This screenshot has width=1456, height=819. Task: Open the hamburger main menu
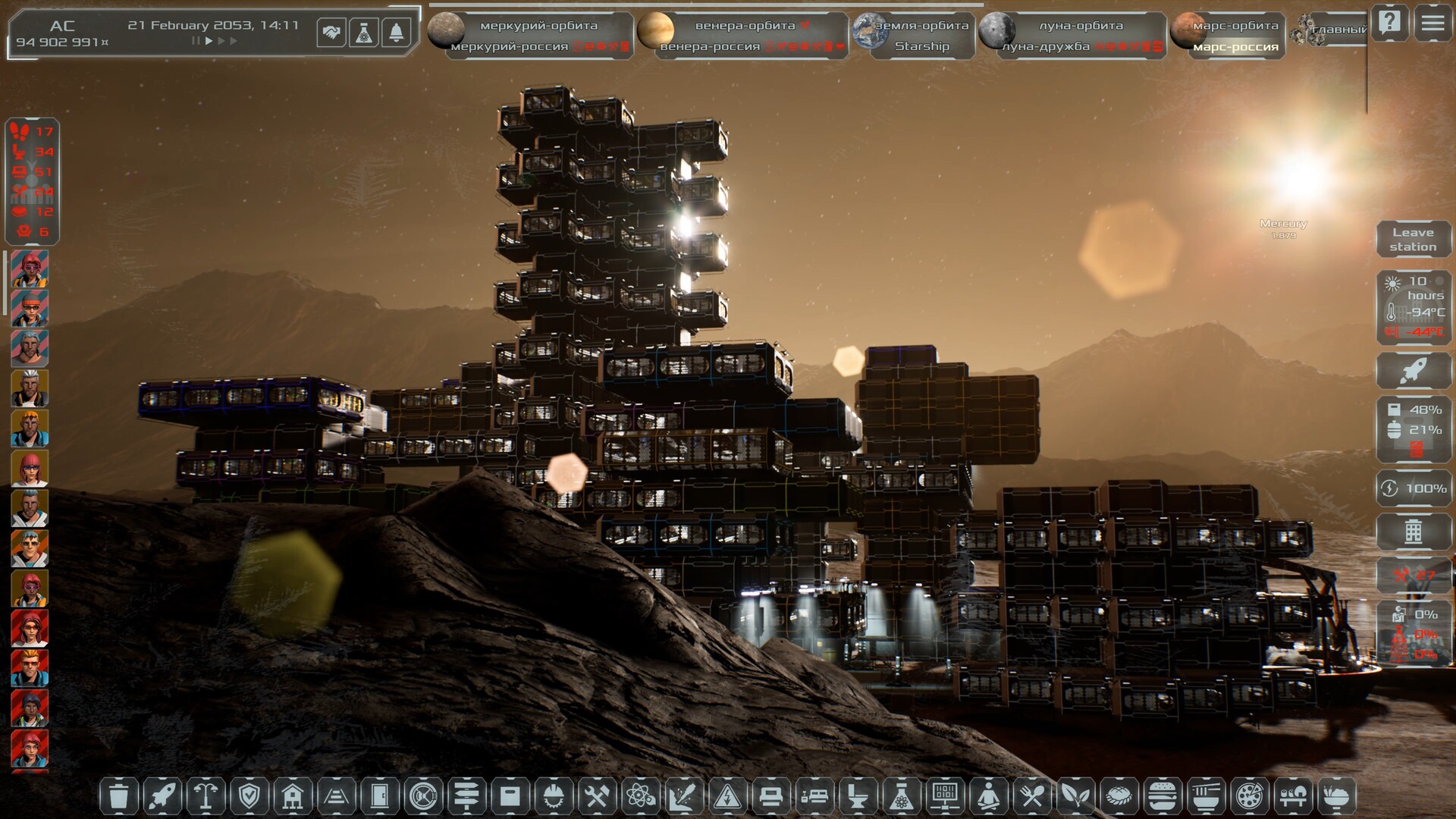[x=1432, y=24]
